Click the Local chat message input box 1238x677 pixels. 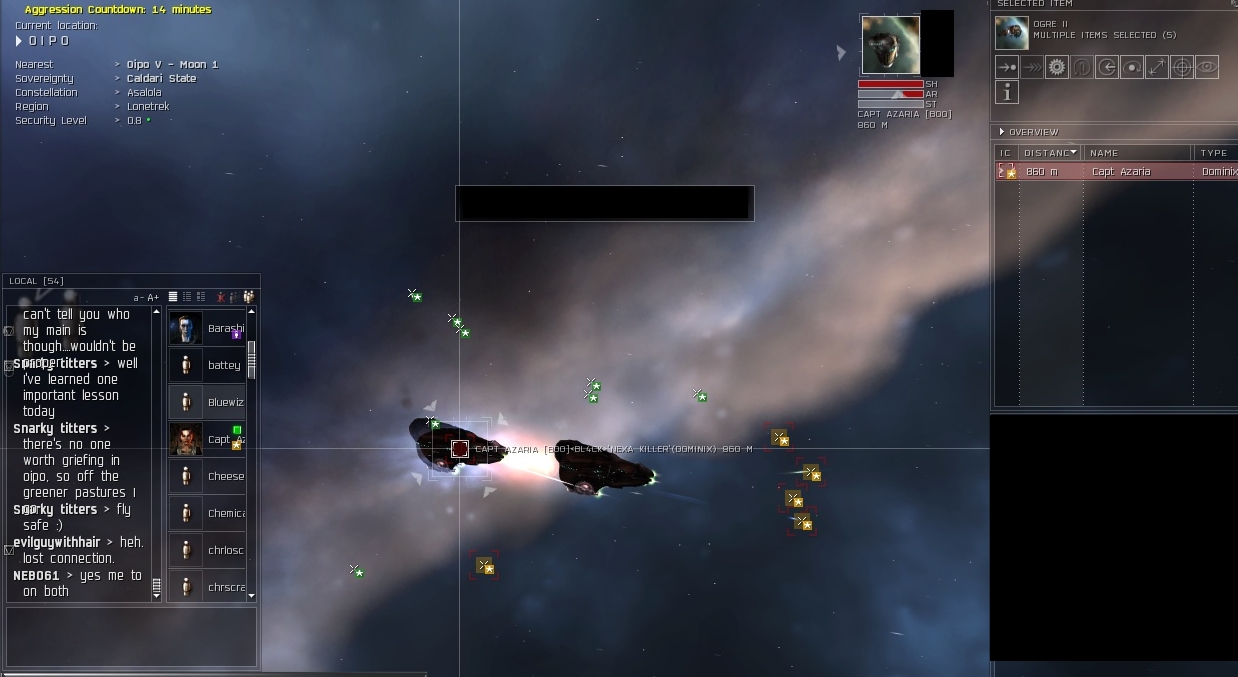[131, 637]
